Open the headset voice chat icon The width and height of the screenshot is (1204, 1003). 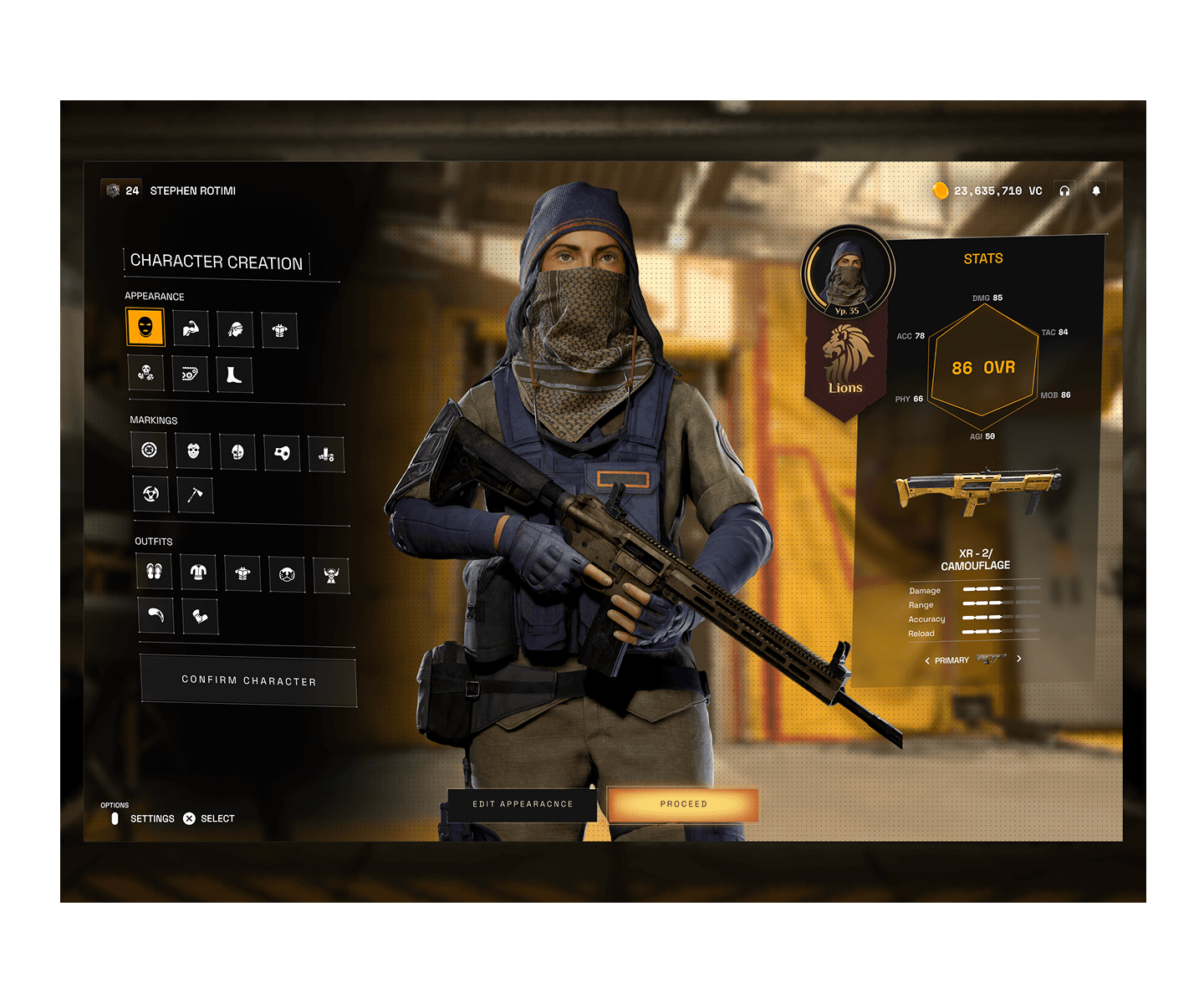(x=1064, y=191)
